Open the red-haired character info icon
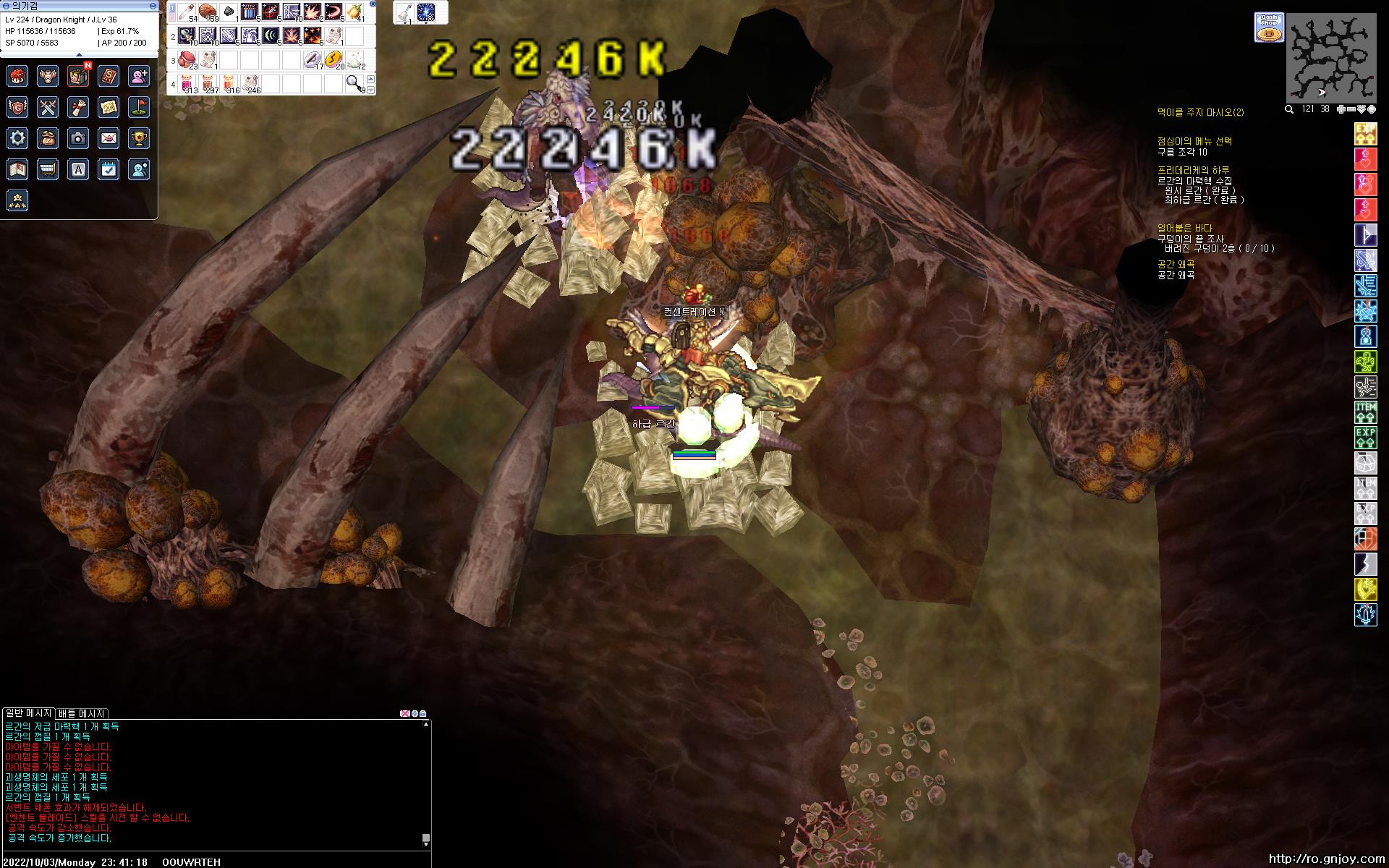 (x=18, y=76)
